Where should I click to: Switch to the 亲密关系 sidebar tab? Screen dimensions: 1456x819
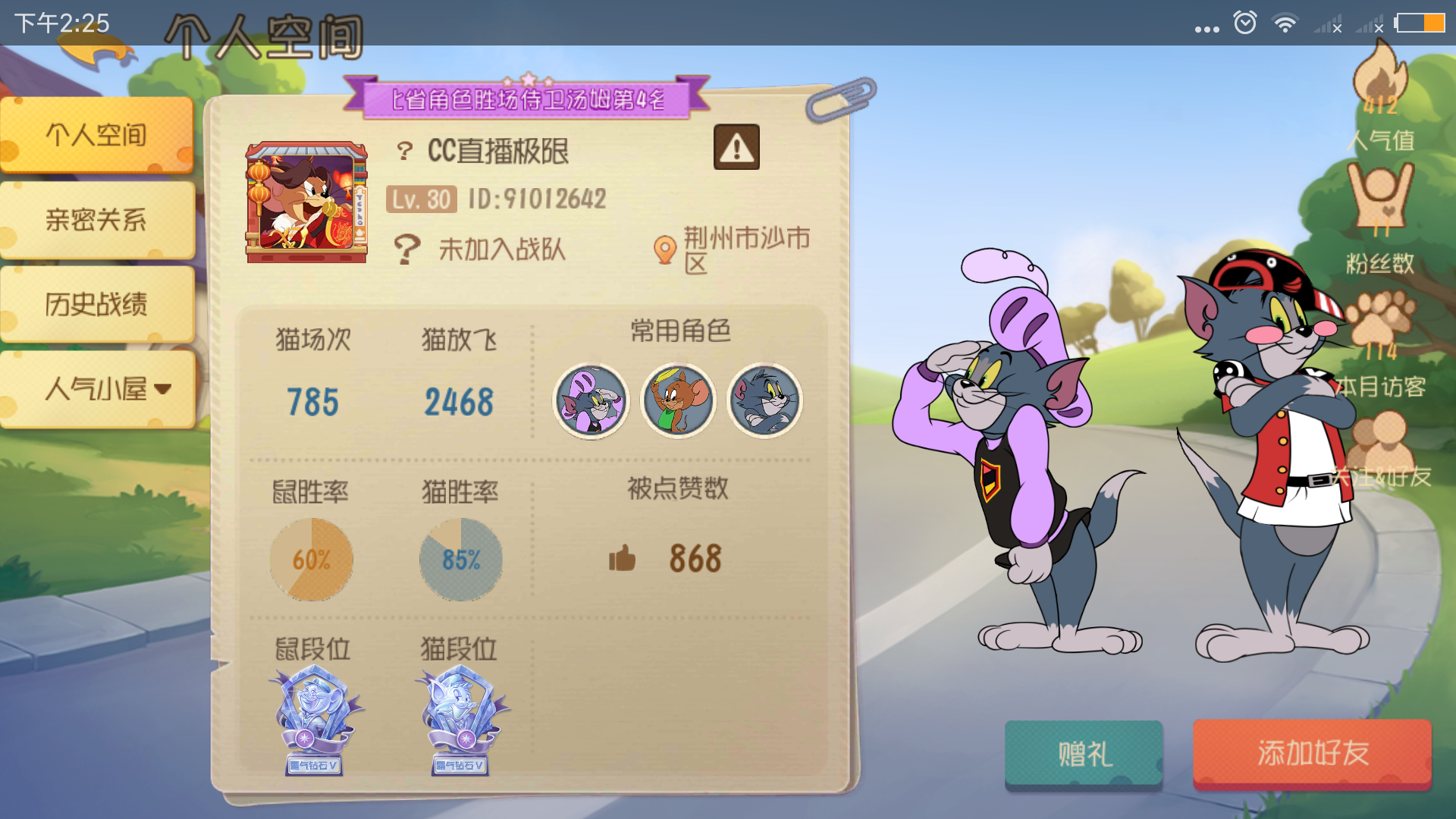click(x=96, y=219)
